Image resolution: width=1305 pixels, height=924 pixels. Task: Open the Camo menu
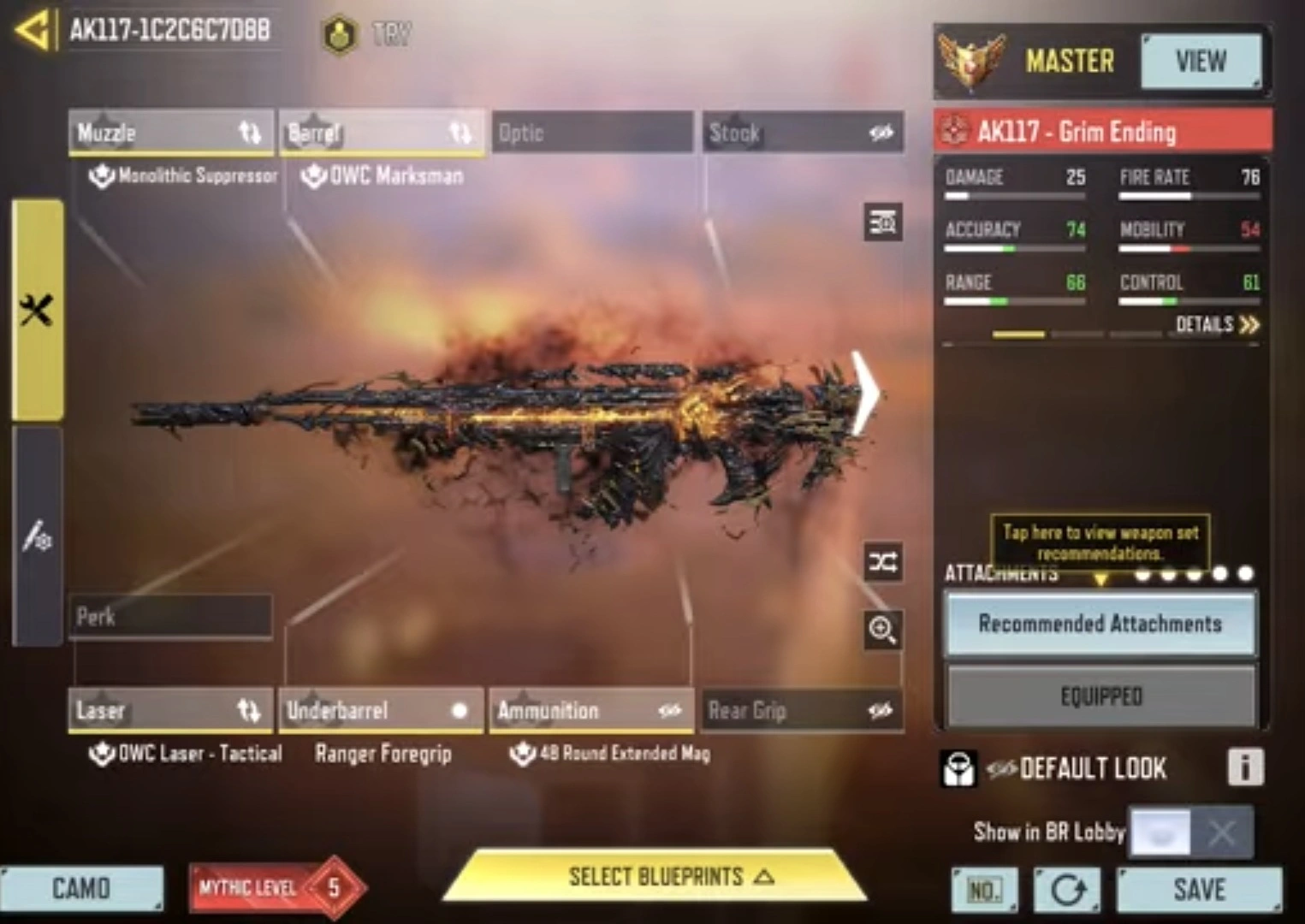click(81, 889)
